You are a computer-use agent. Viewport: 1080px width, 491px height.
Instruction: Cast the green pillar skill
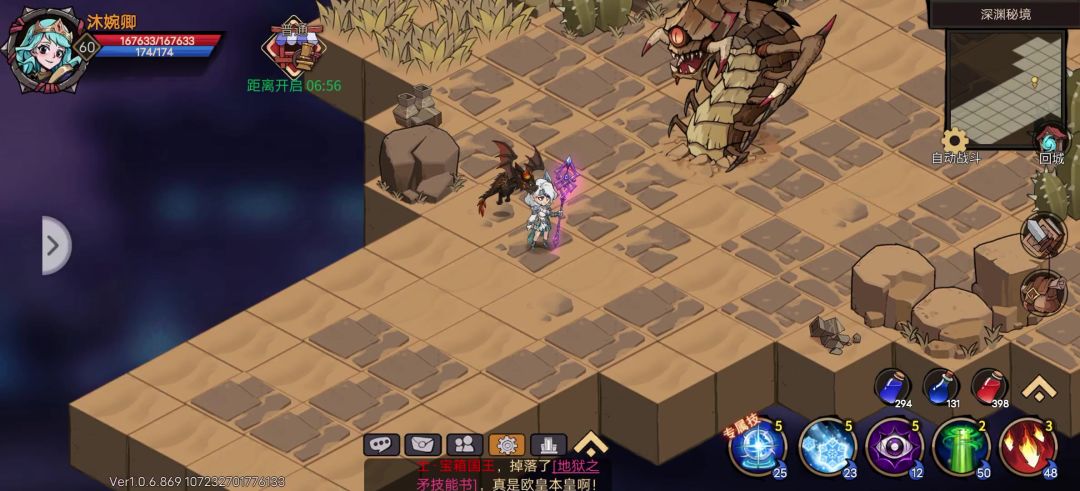click(x=960, y=446)
